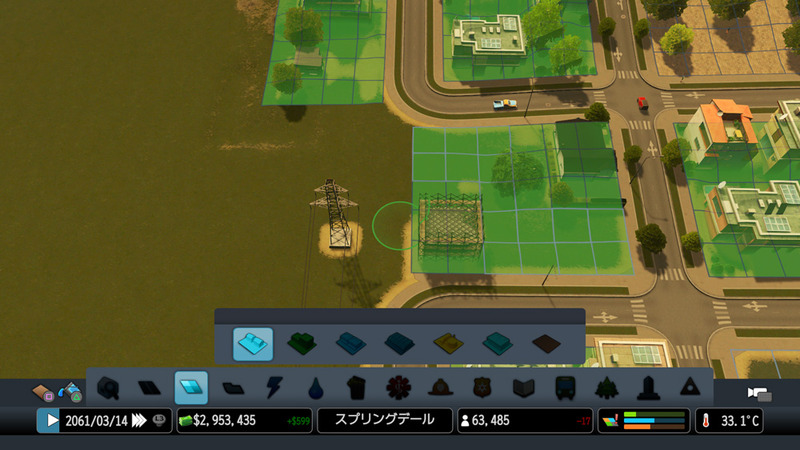This screenshot has height=450, width=800.
Task: Open the healthcare services menu
Action: click(x=398, y=387)
